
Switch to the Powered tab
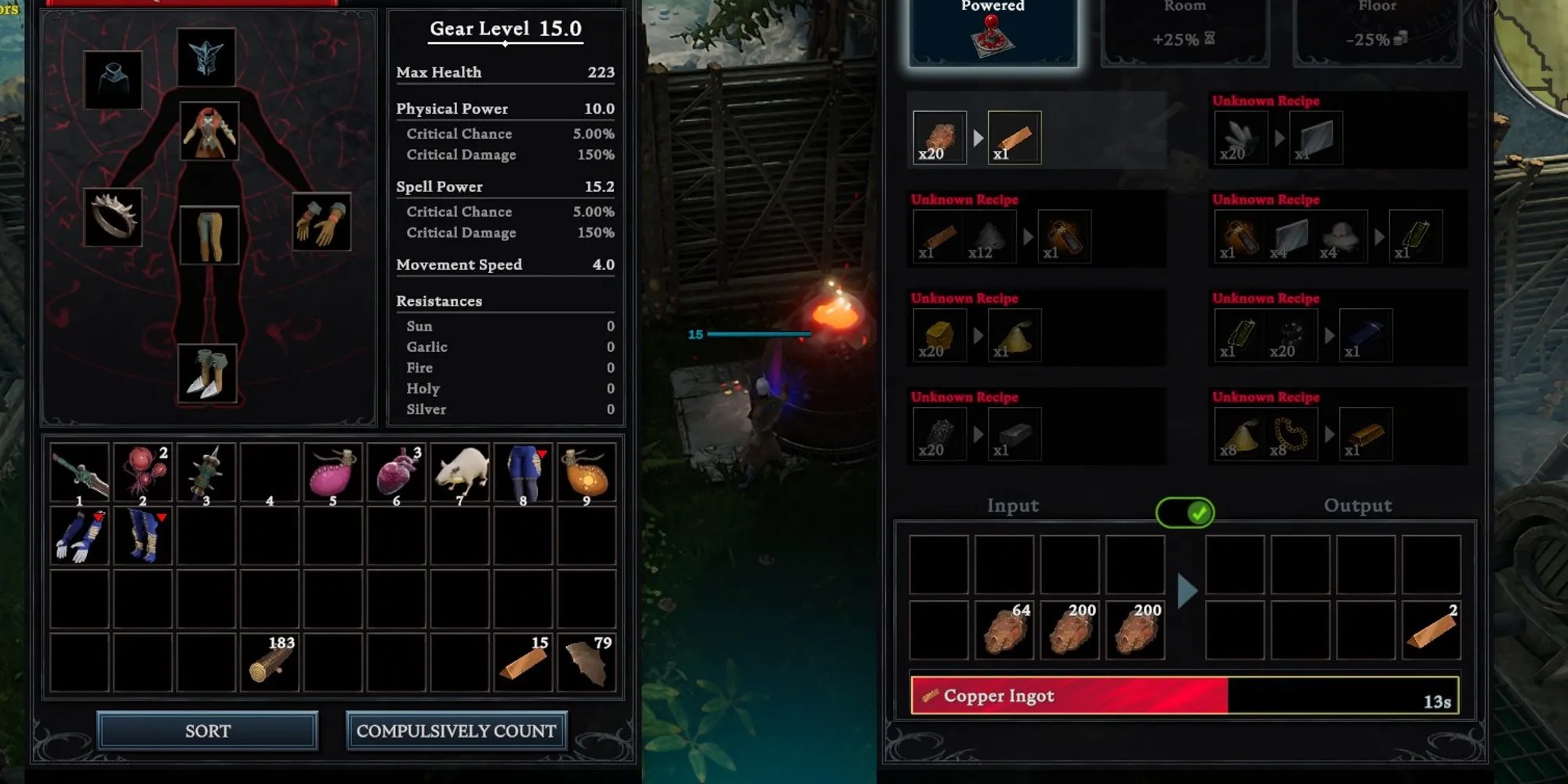coord(992,31)
